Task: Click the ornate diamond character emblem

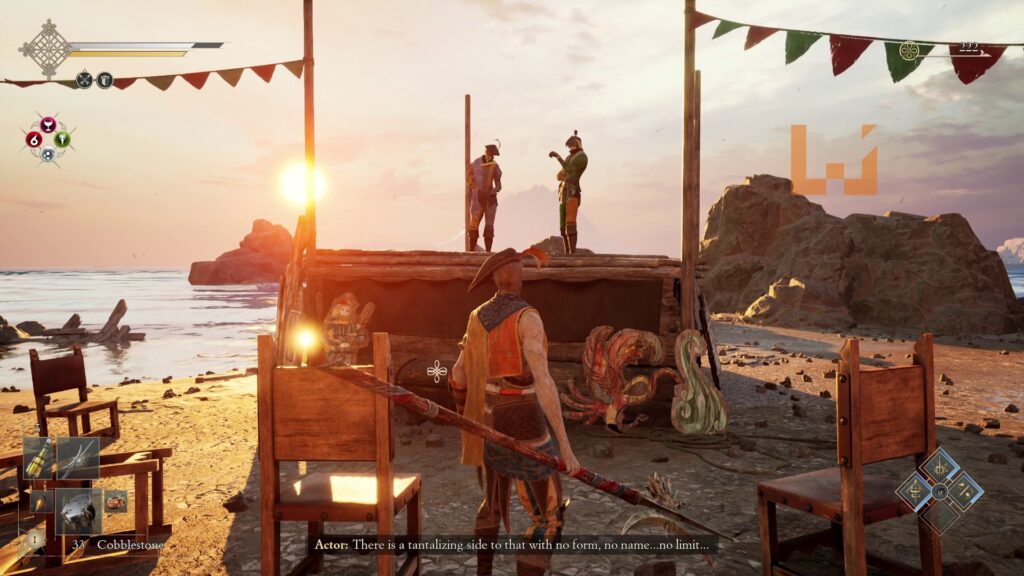Action: point(46,47)
